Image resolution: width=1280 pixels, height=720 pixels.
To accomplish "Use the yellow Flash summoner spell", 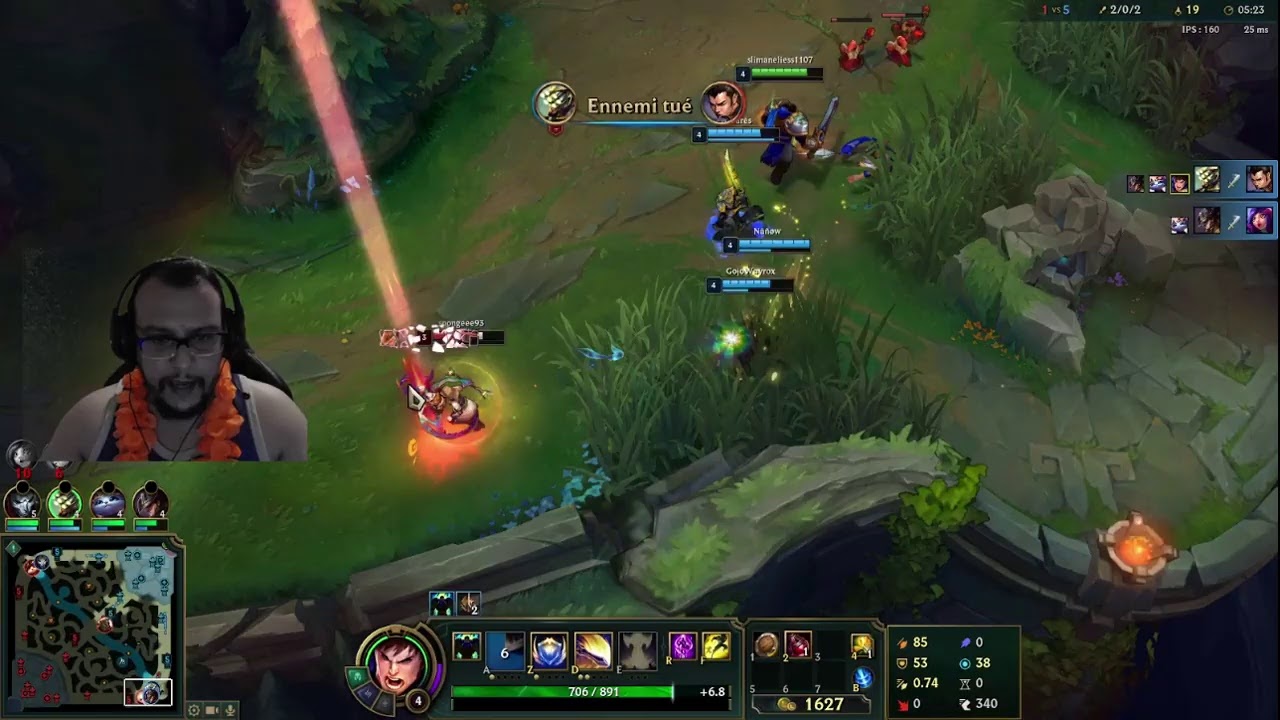I will coord(715,647).
